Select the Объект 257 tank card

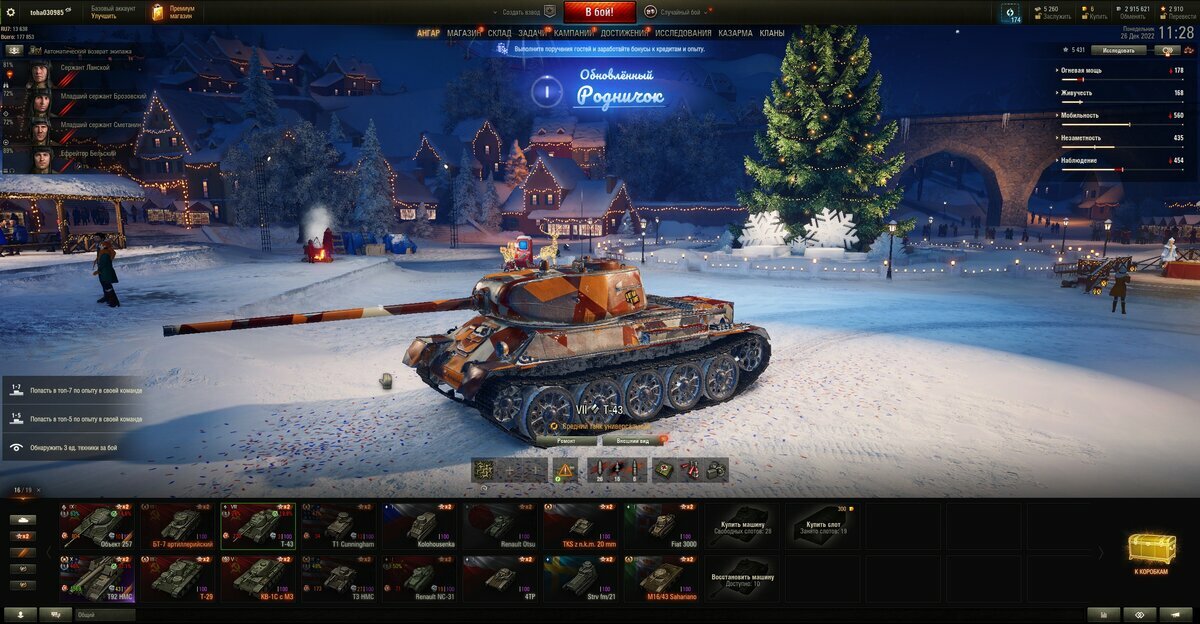[x=100, y=525]
